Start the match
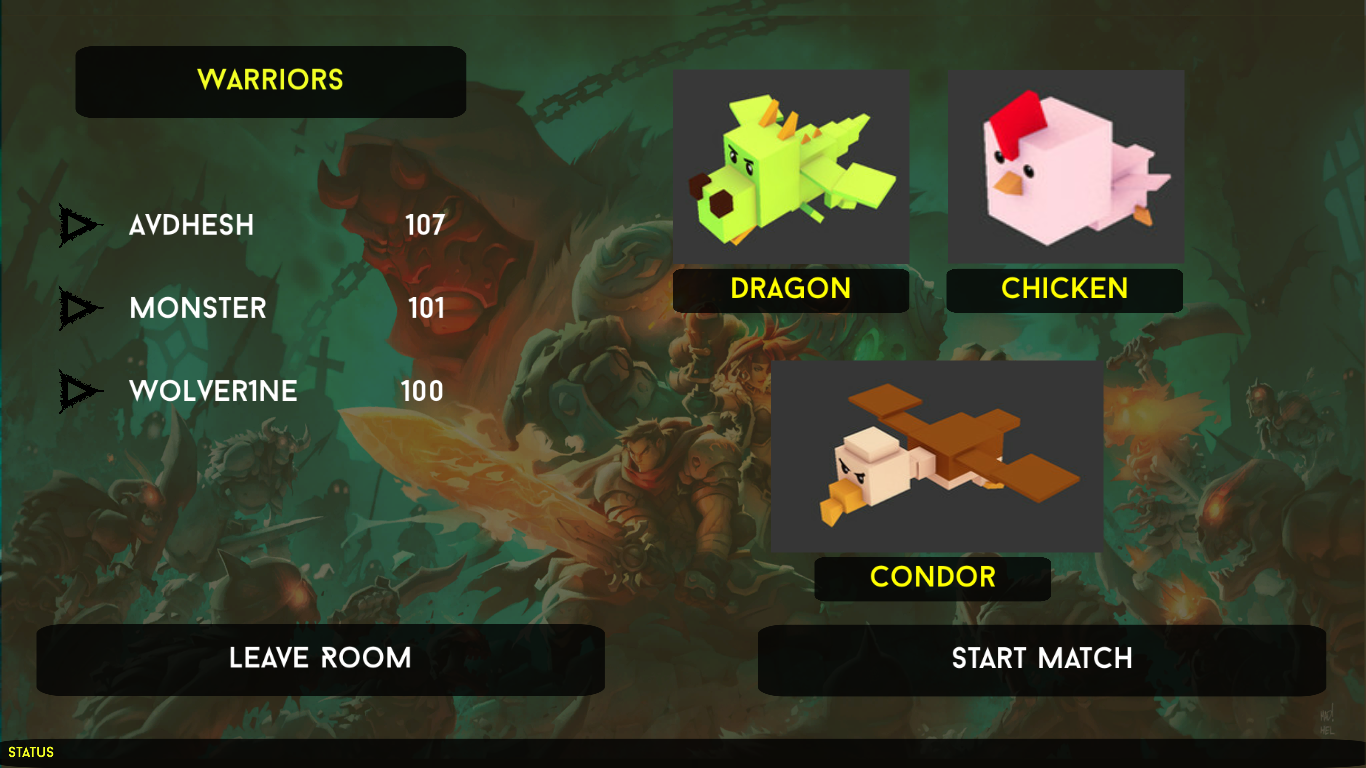The image size is (1366, 768). tap(1041, 659)
